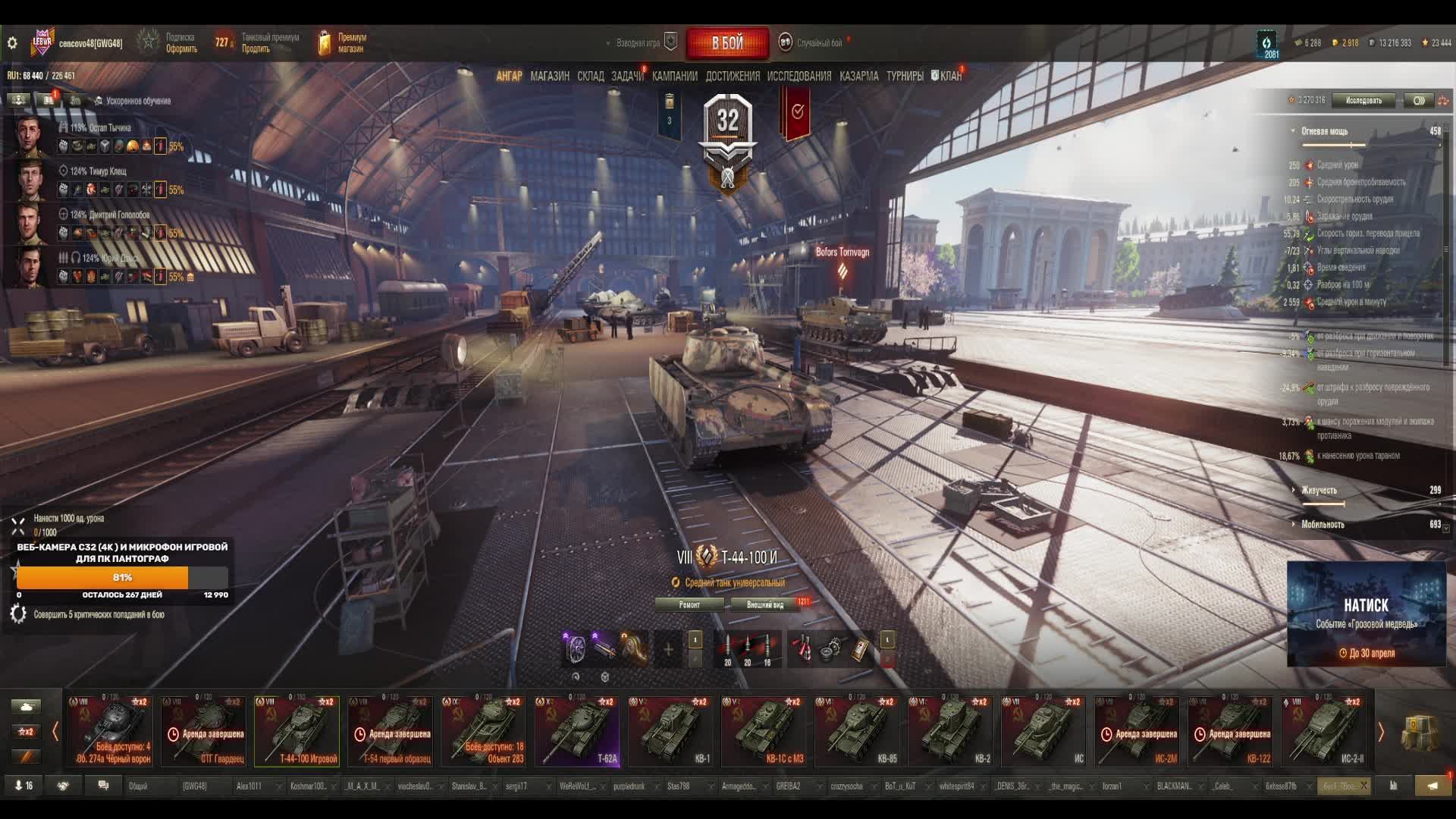Screen dimensions: 1456x819
Task: Start battle with the red В БОЙ button
Action: [727, 43]
